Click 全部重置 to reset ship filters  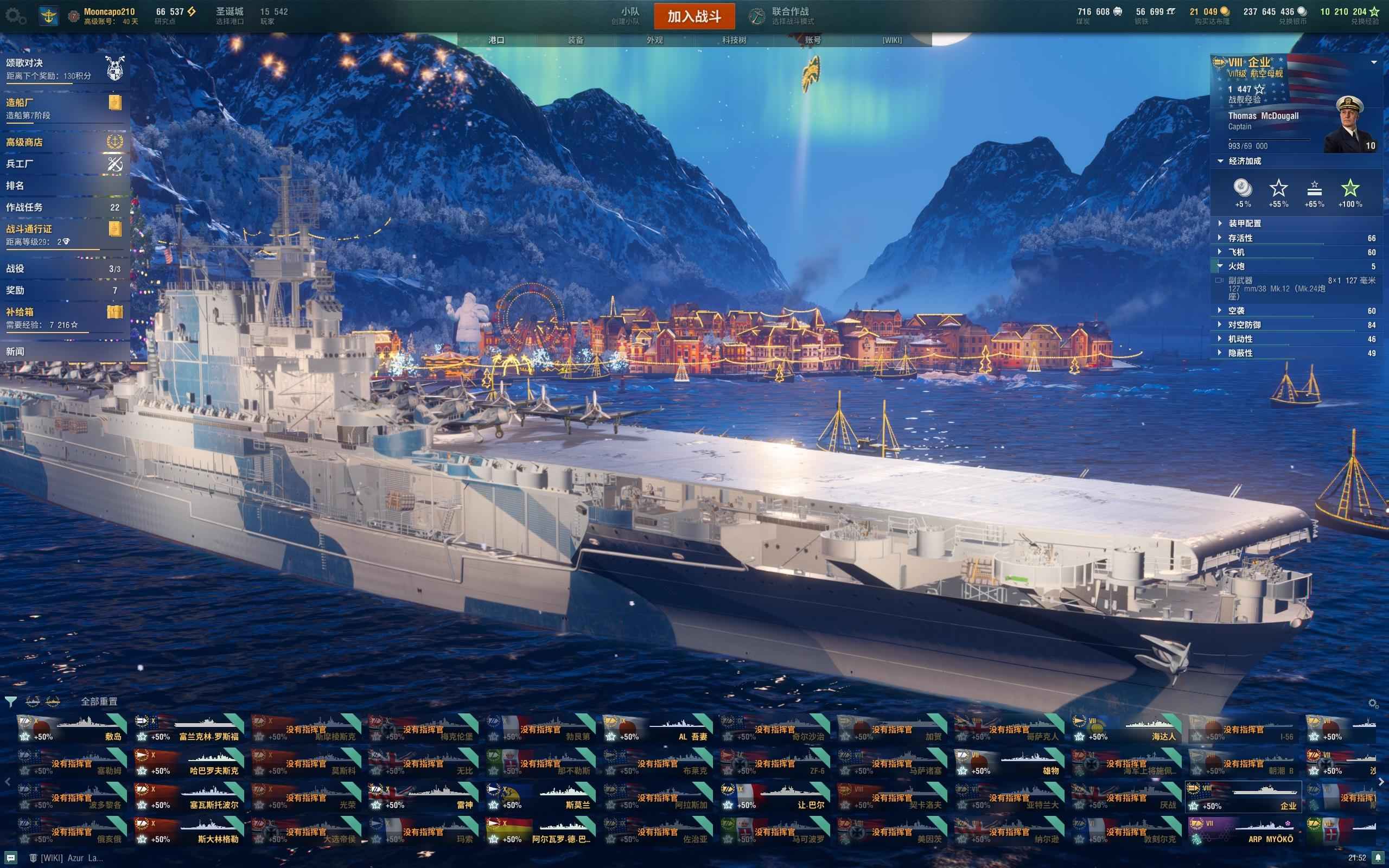click(99, 701)
